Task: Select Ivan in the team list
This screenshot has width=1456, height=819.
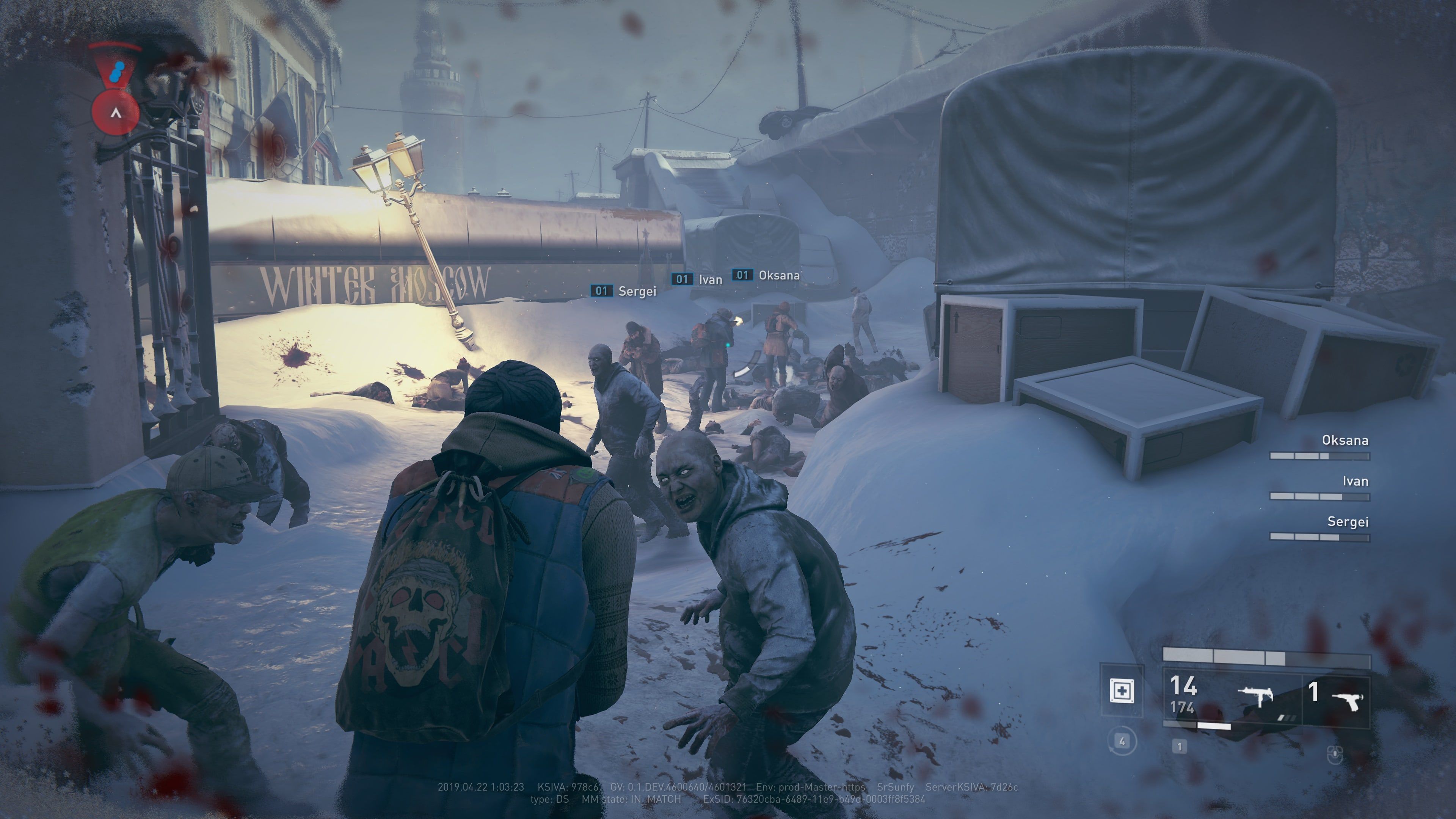Action: pos(1355,482)
